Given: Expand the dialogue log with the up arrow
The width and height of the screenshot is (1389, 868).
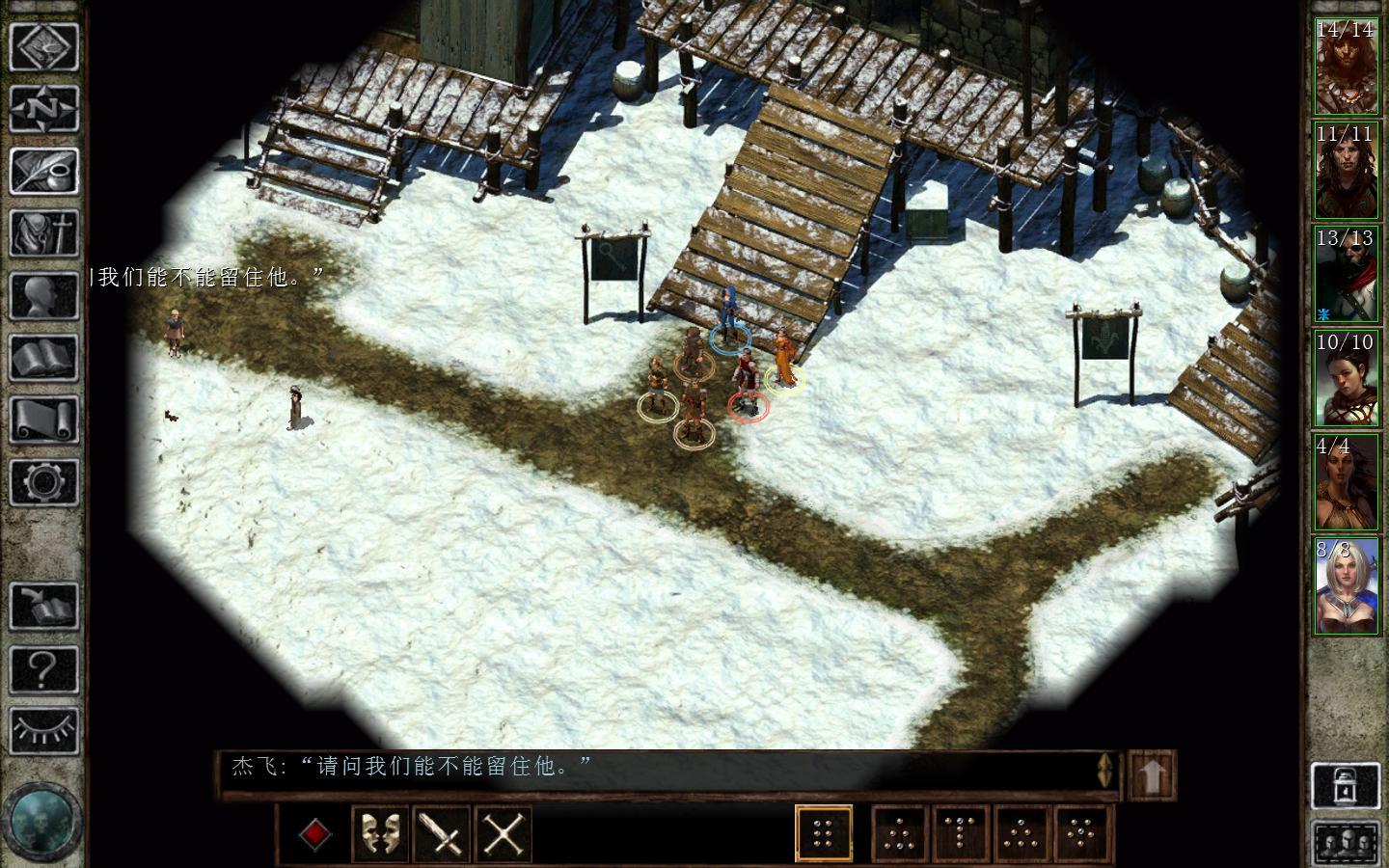Looking at the screenshot, I should click(1152, 774).
